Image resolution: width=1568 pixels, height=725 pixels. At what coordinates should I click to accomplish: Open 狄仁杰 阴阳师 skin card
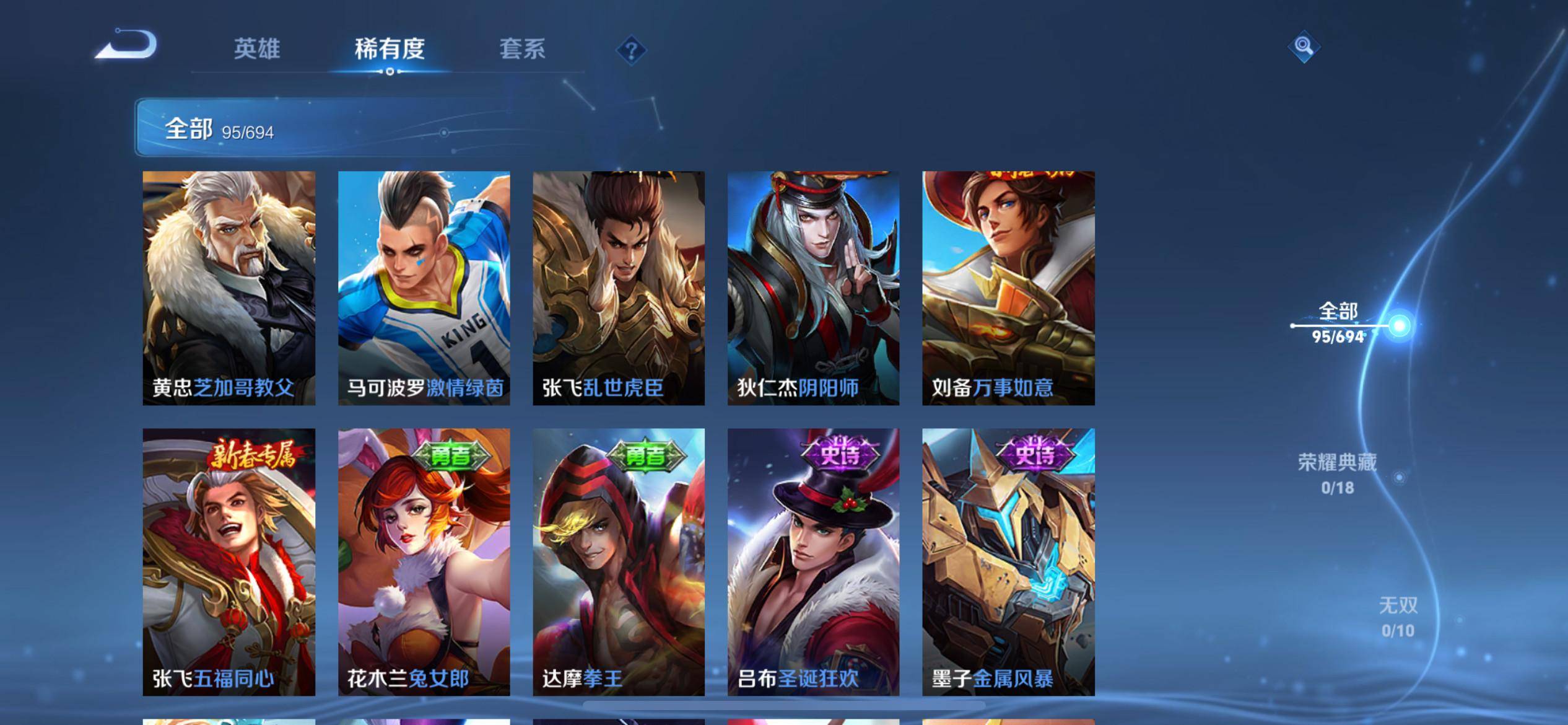pos(813,288)
